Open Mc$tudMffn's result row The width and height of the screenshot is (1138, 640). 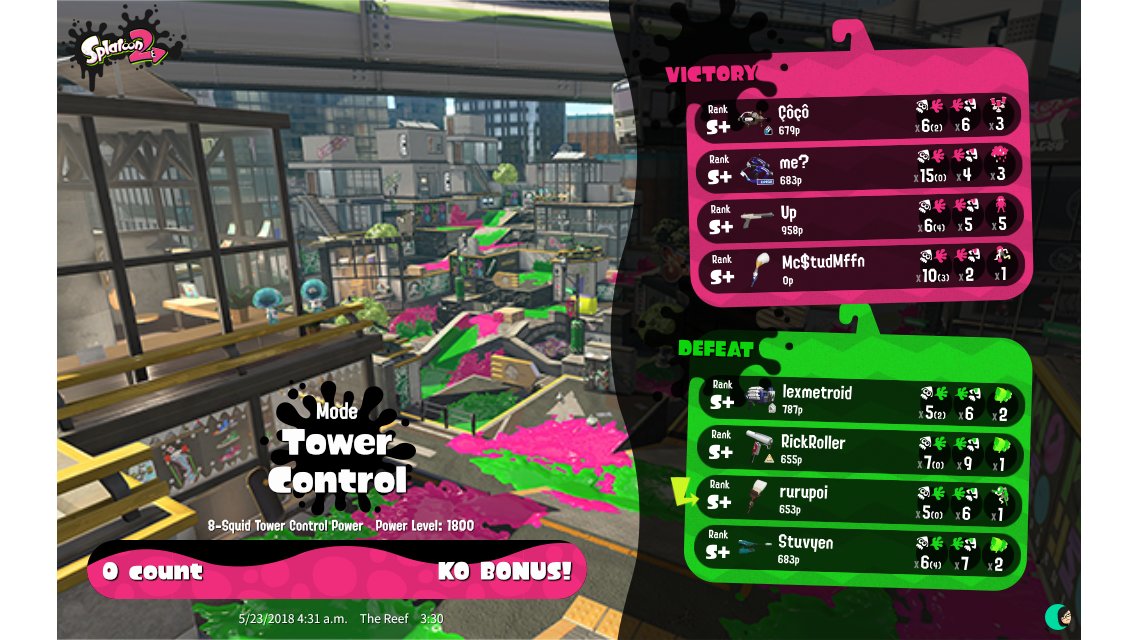tap(858, 268)
